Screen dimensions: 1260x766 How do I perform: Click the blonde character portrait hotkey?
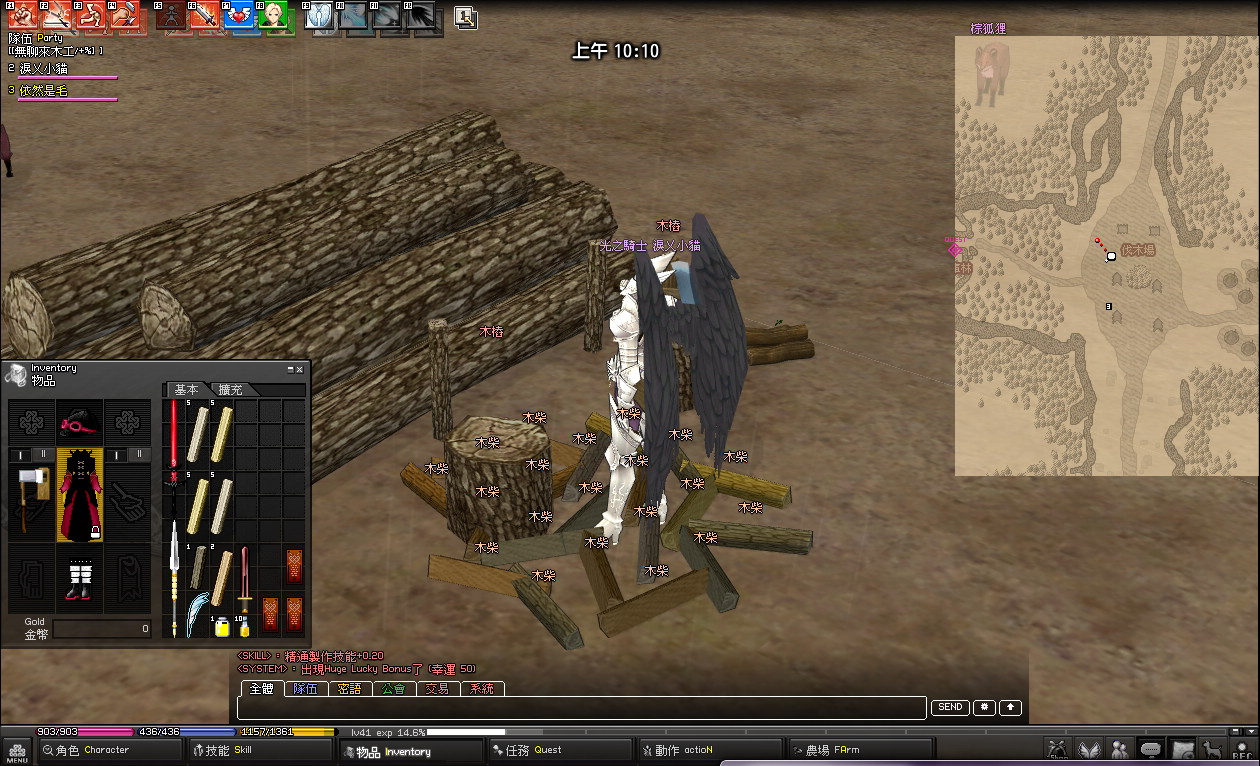point(273,14)
